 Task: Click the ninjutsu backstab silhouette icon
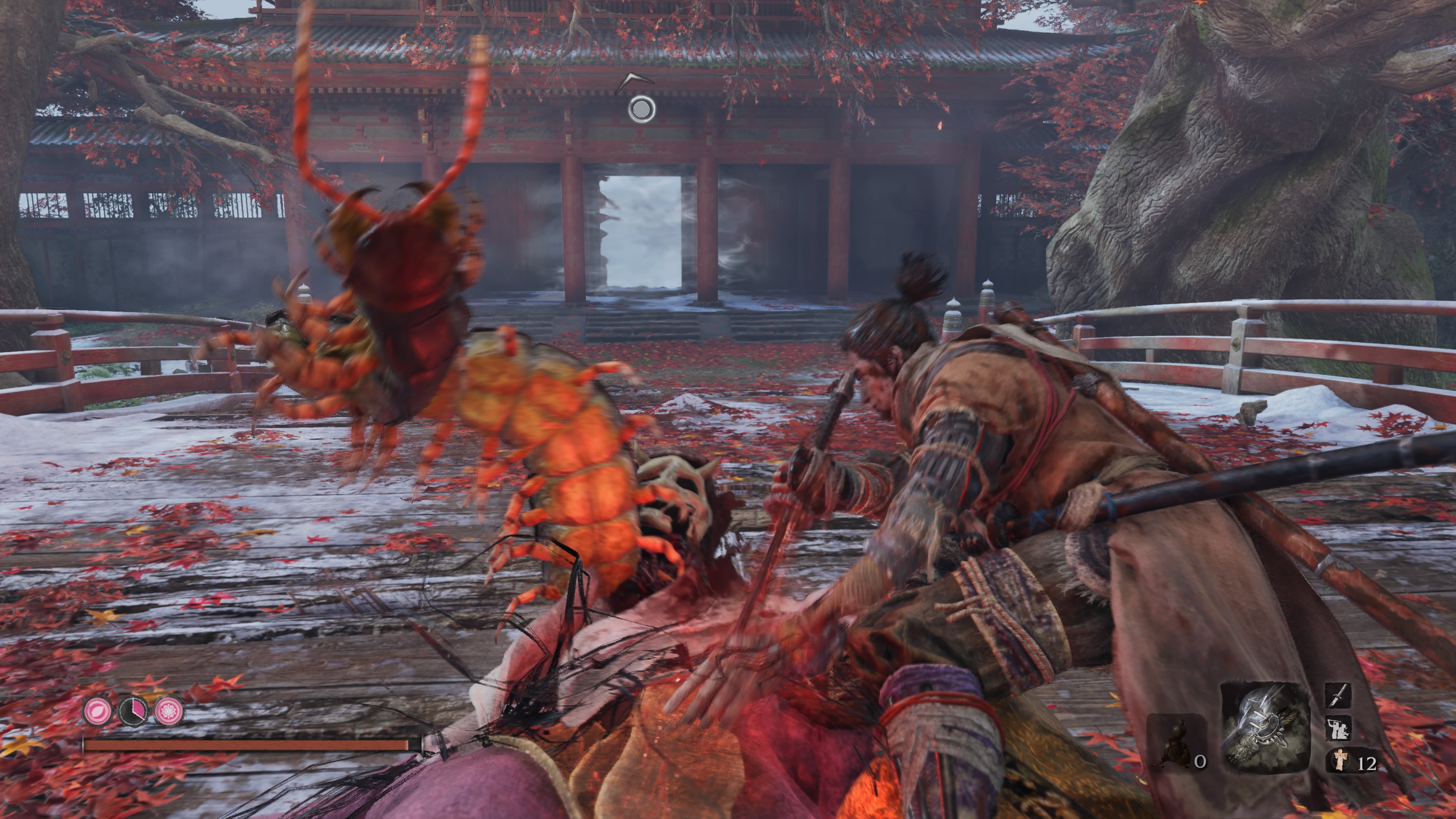point(1338,728)
